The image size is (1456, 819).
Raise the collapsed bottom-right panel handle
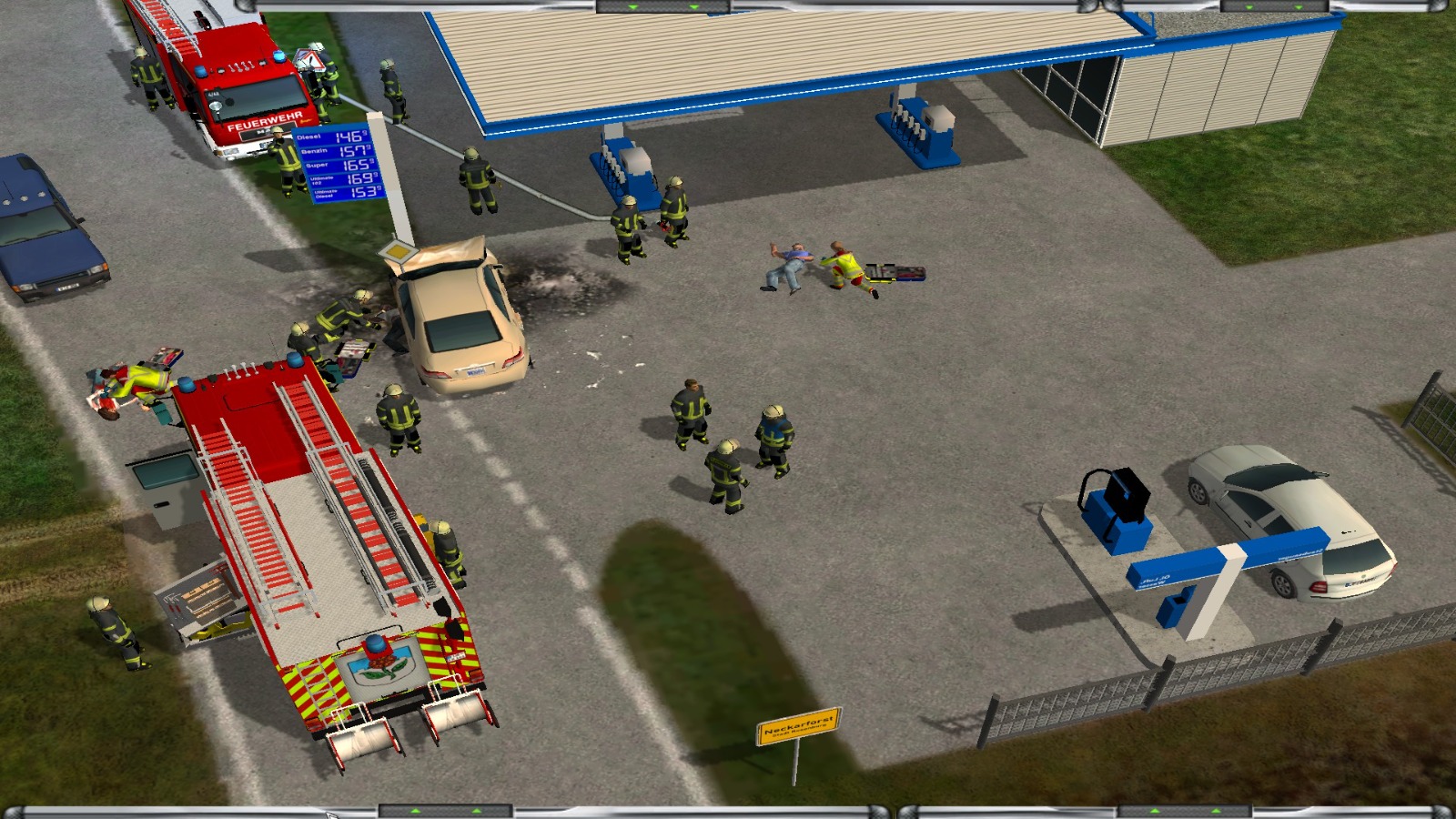1184,811
